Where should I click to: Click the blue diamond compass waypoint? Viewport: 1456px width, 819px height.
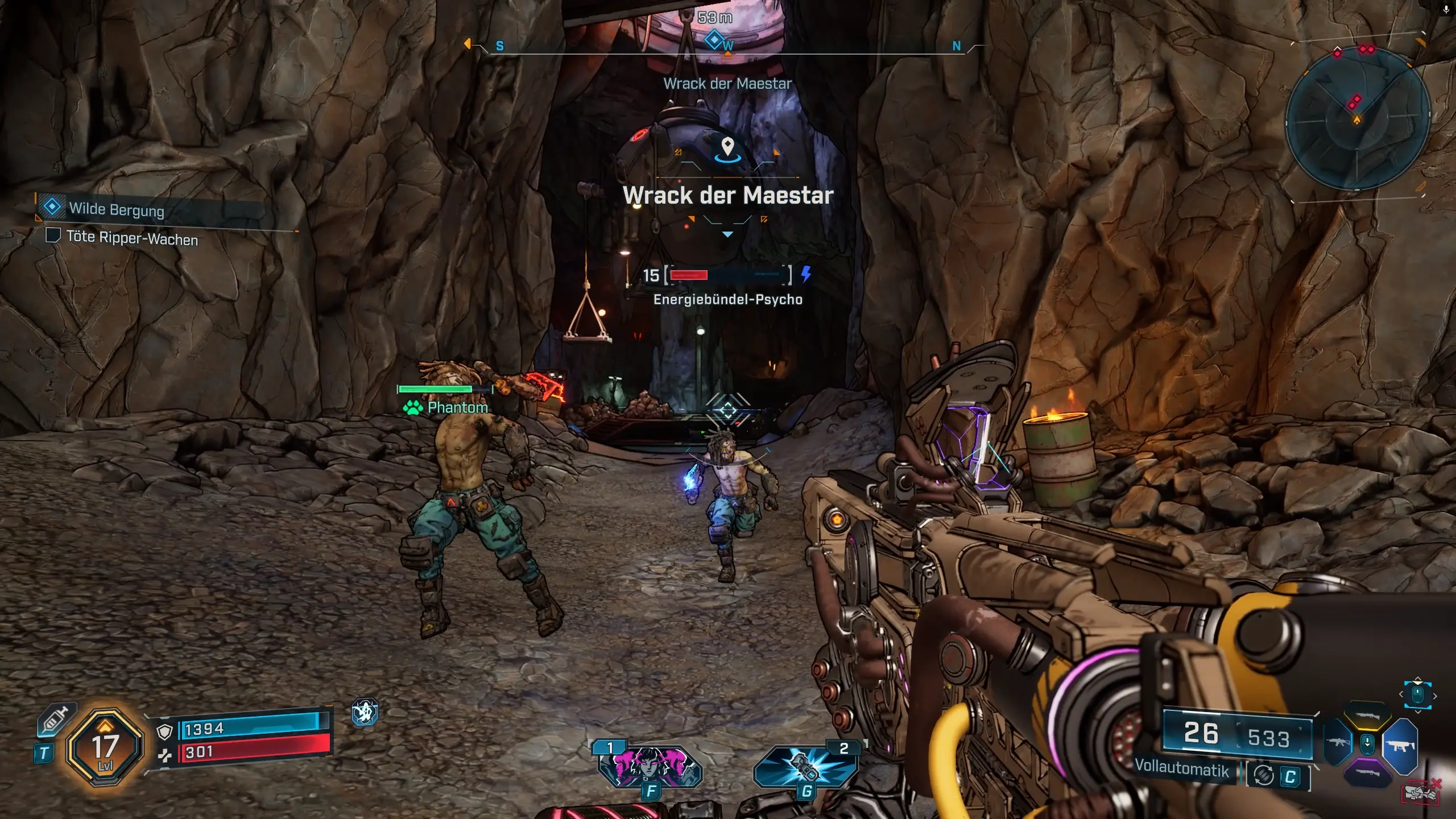(713, 40)
